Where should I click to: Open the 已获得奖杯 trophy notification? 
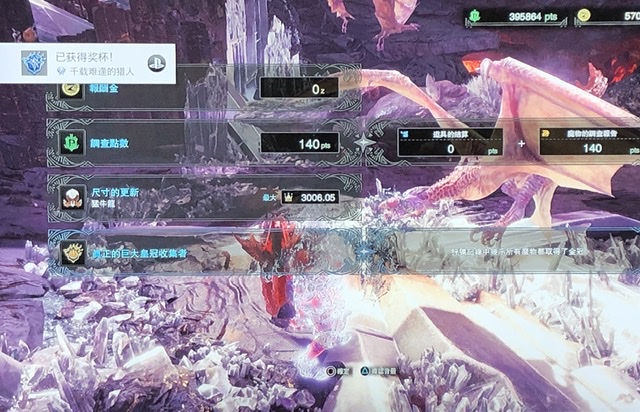click(x=88, y=64)
